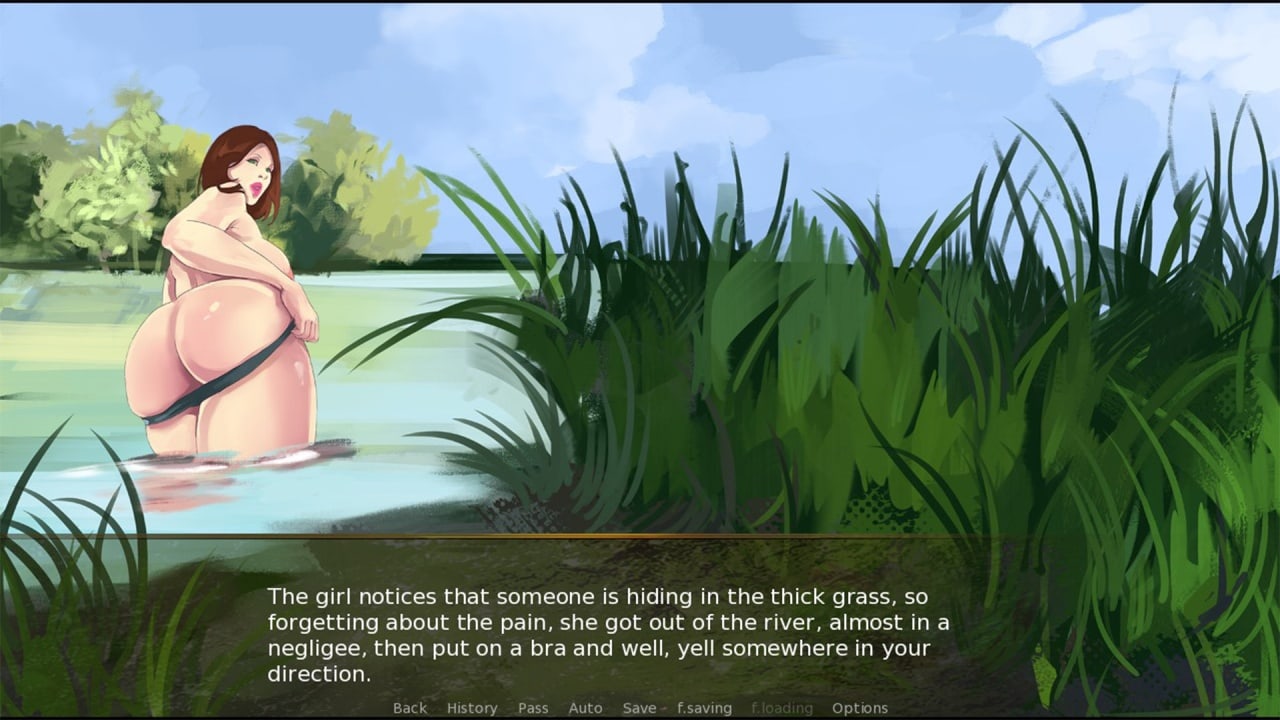Click Pass to skip dialogue

point(533,708)
